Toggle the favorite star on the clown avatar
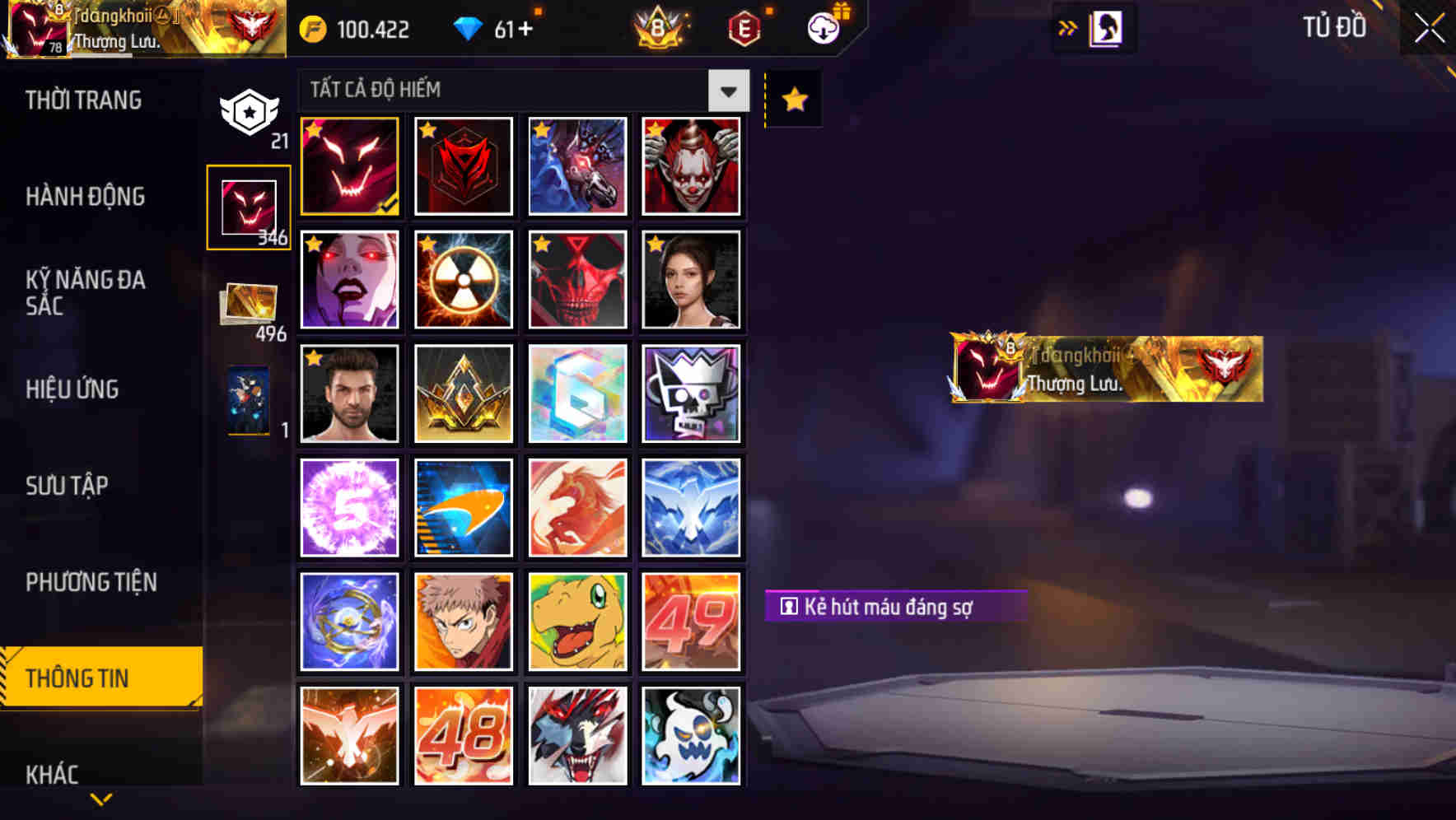 pos(654,130)
